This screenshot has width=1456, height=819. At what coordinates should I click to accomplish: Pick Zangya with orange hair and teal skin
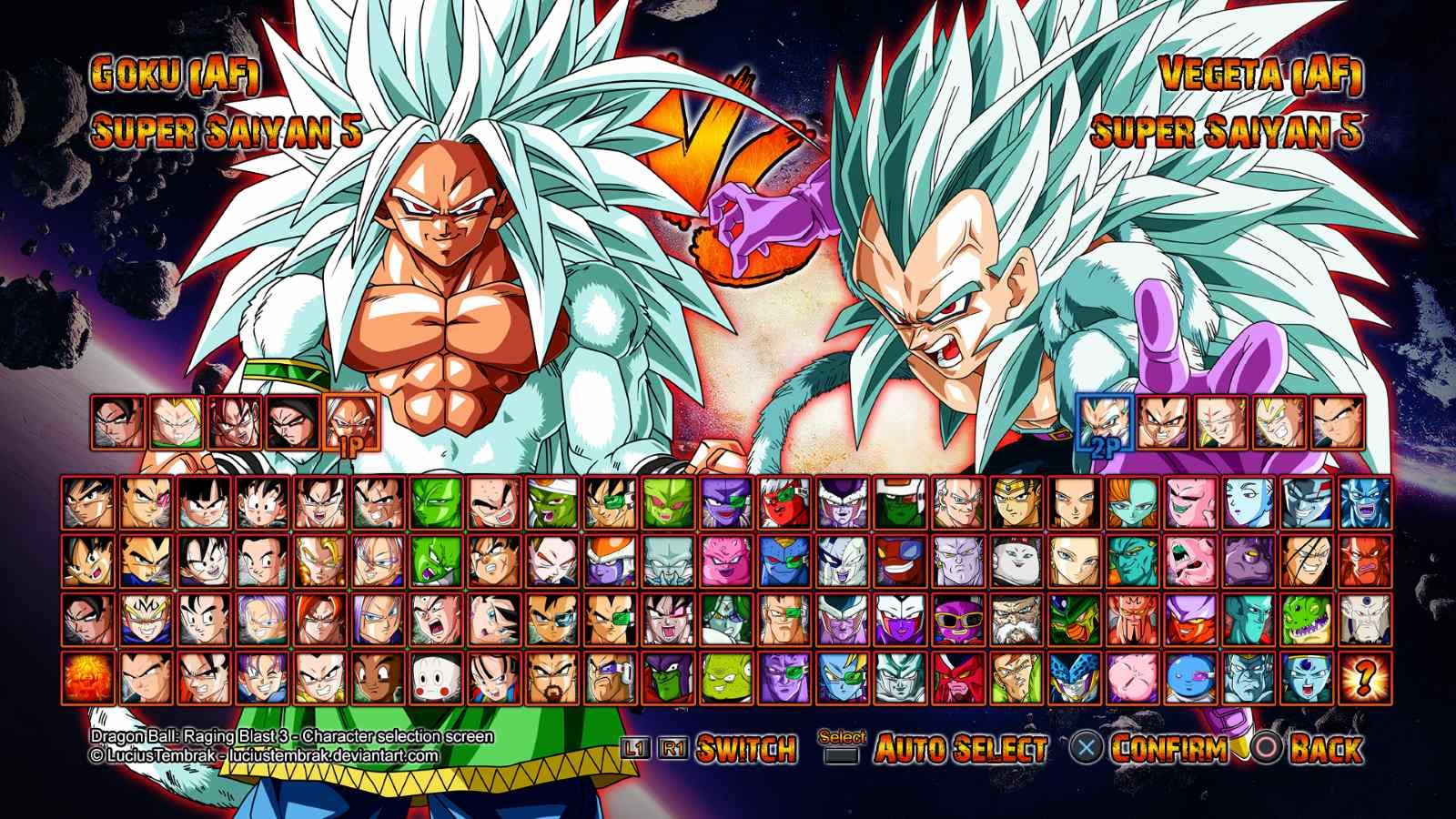[x=1131, y=502]
